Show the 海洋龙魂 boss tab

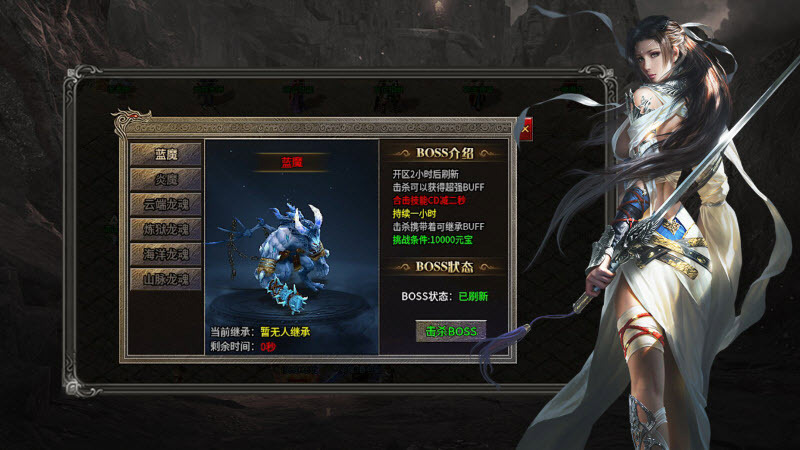(x=165, y=254)
